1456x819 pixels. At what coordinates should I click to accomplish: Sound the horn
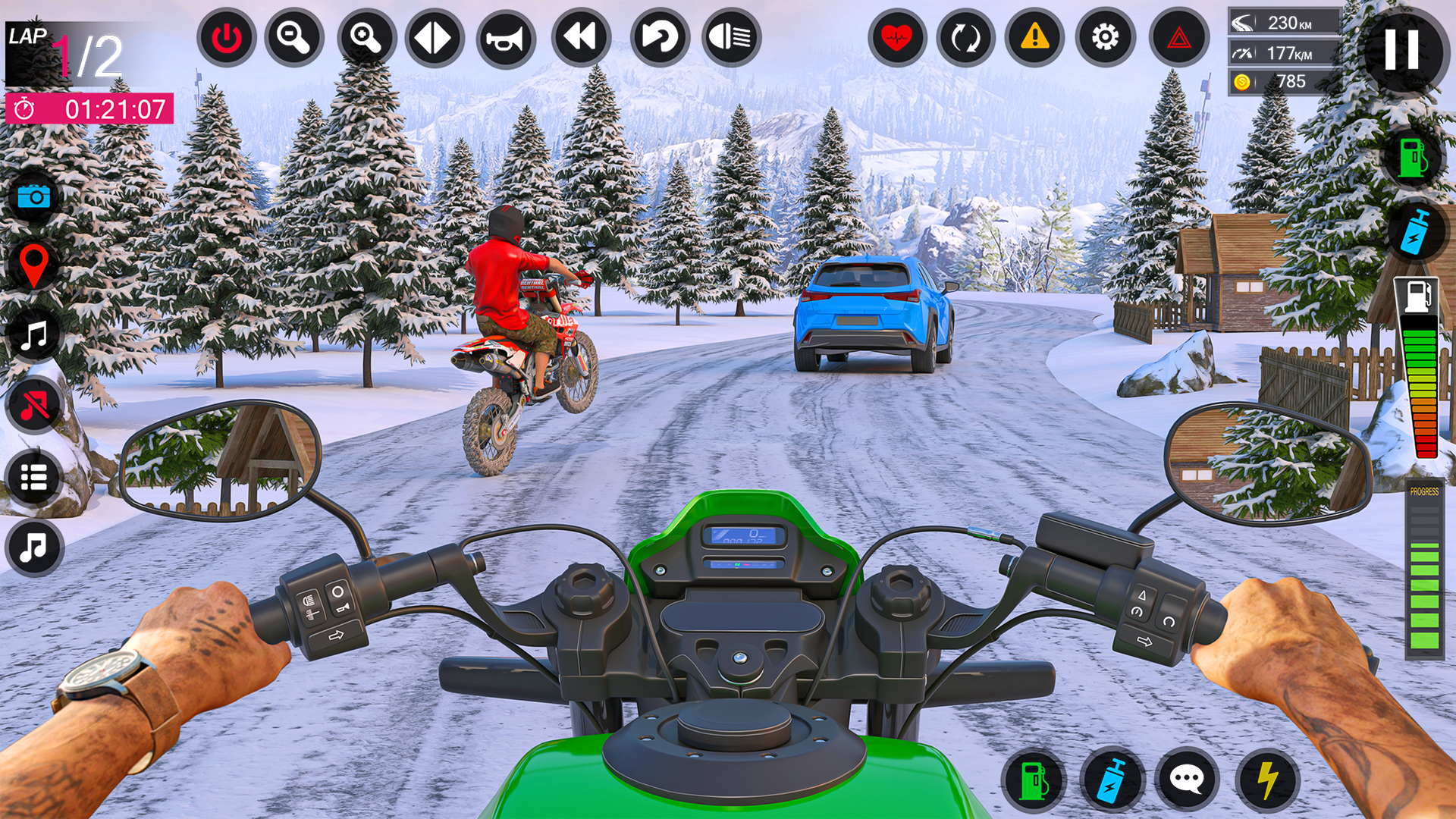coord(507,36)
